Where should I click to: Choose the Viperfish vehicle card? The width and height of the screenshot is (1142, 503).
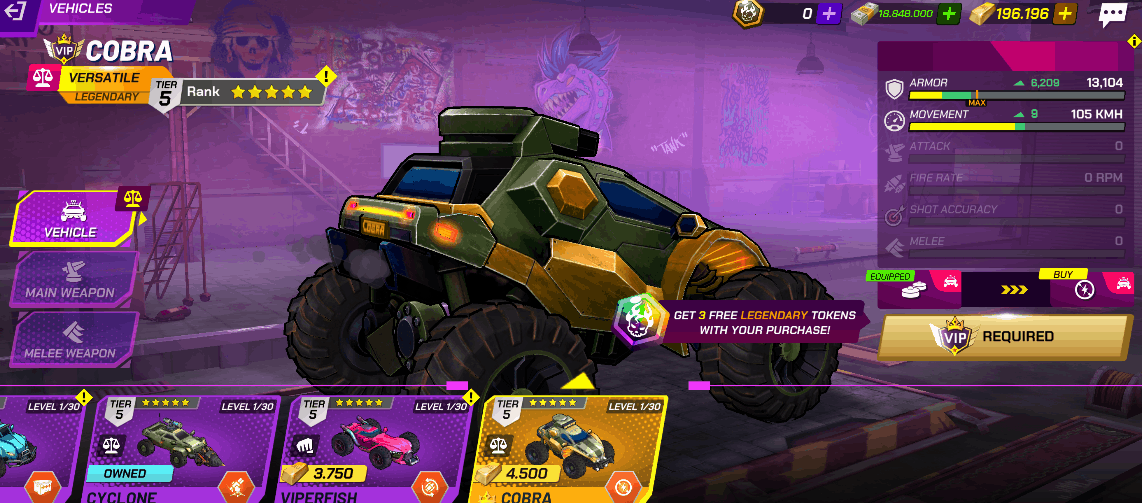click(378, 447)
